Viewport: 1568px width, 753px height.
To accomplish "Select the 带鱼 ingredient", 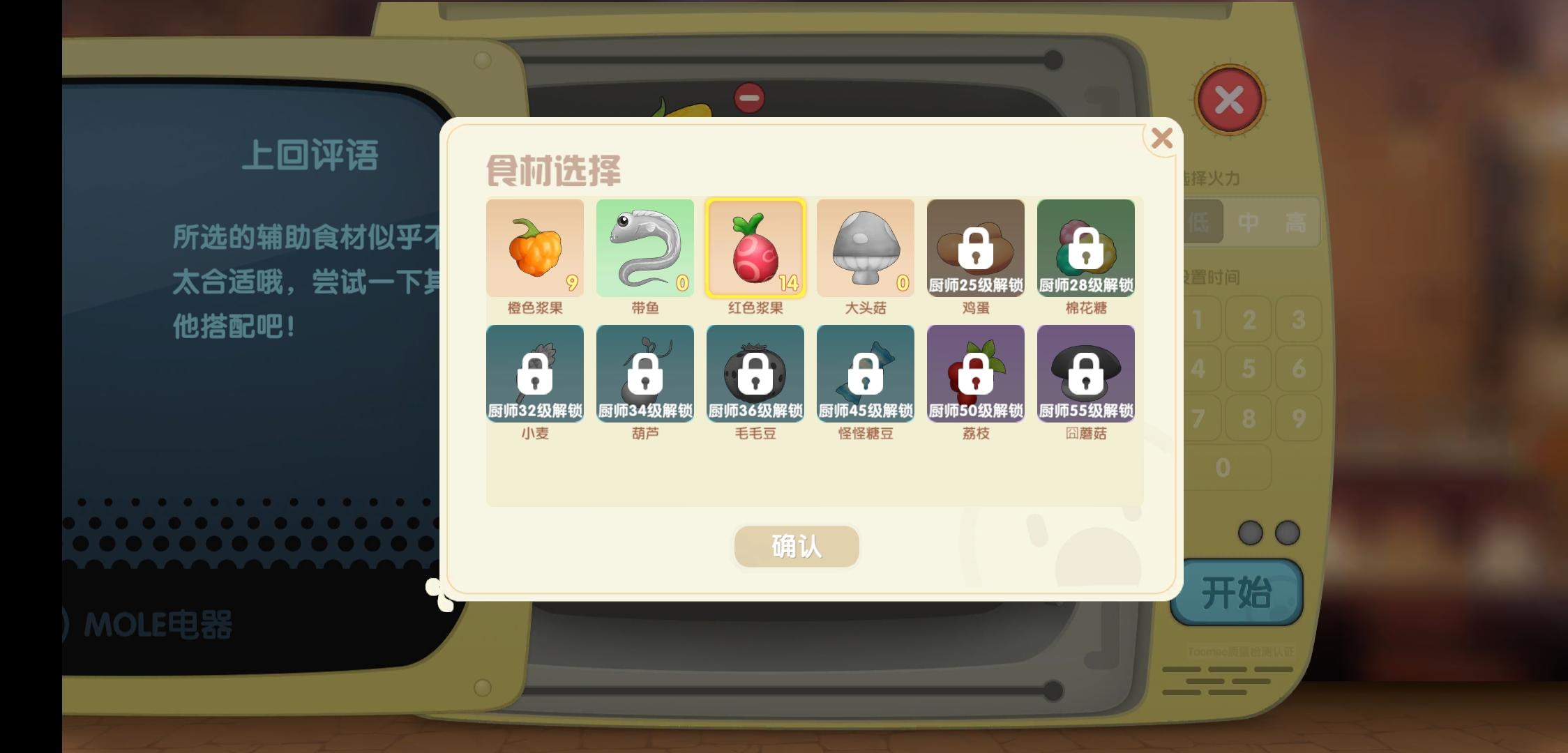I will 645,248.
